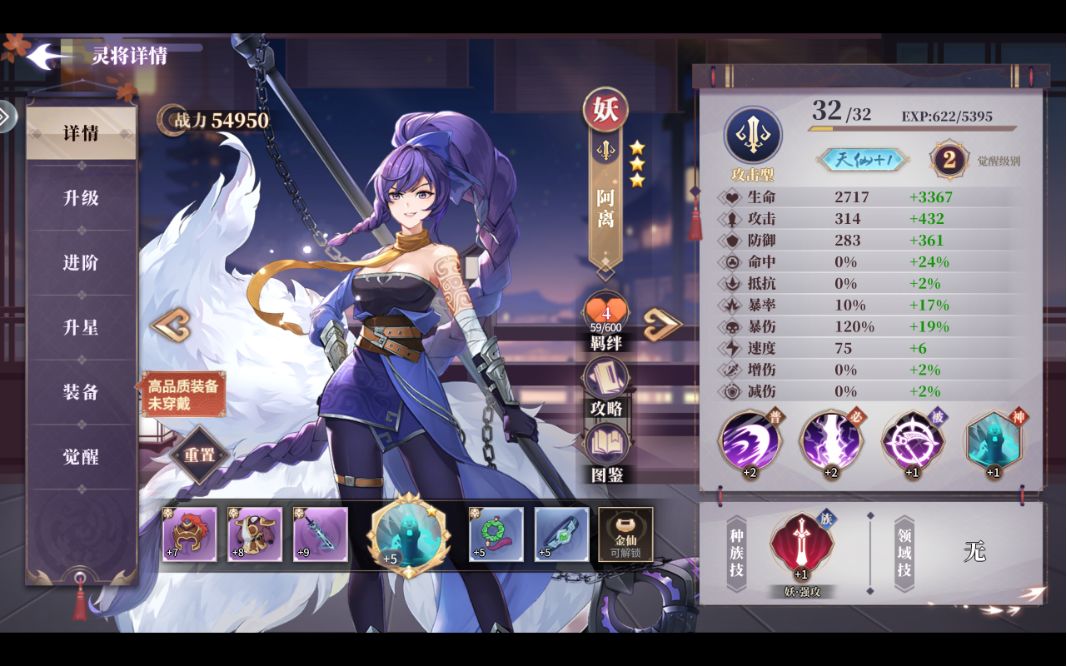This screenshot has height=667, width=1067.
Task: Select the +7 red helmet equipment slot
Action: [190, 534]
